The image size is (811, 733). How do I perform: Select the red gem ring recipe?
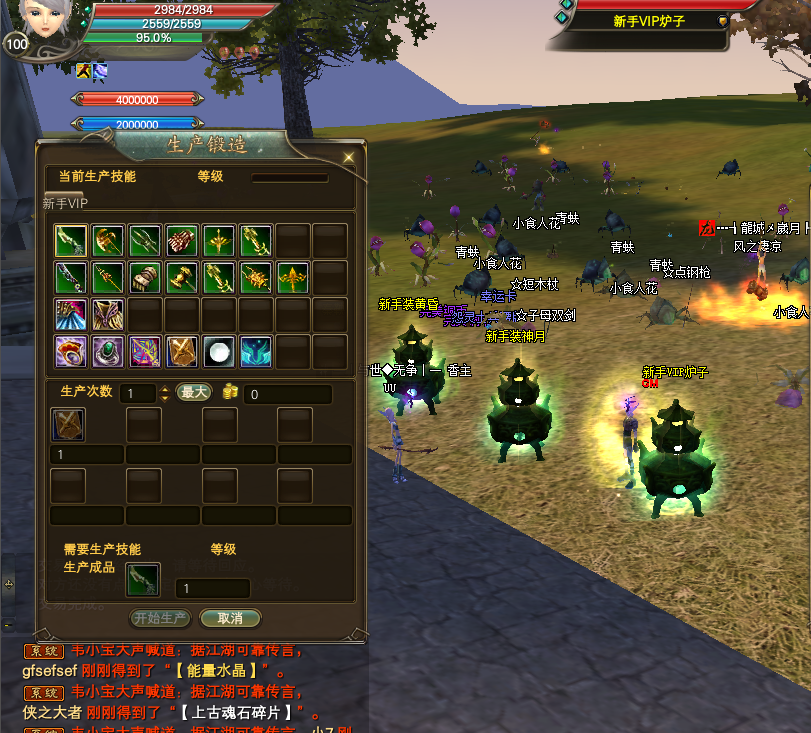(x=71, y=351)
